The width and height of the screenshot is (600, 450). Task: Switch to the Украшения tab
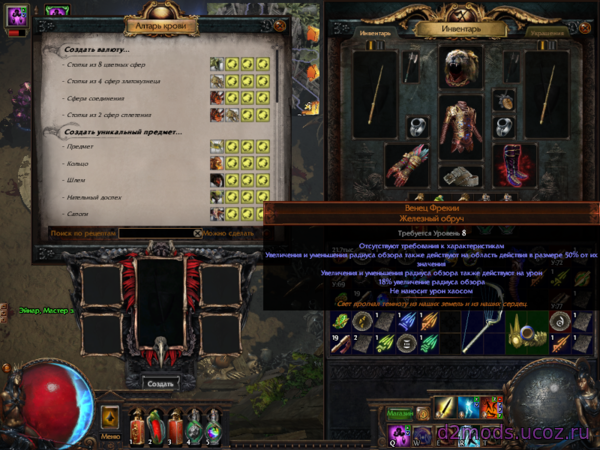click(x=547, y=32)
